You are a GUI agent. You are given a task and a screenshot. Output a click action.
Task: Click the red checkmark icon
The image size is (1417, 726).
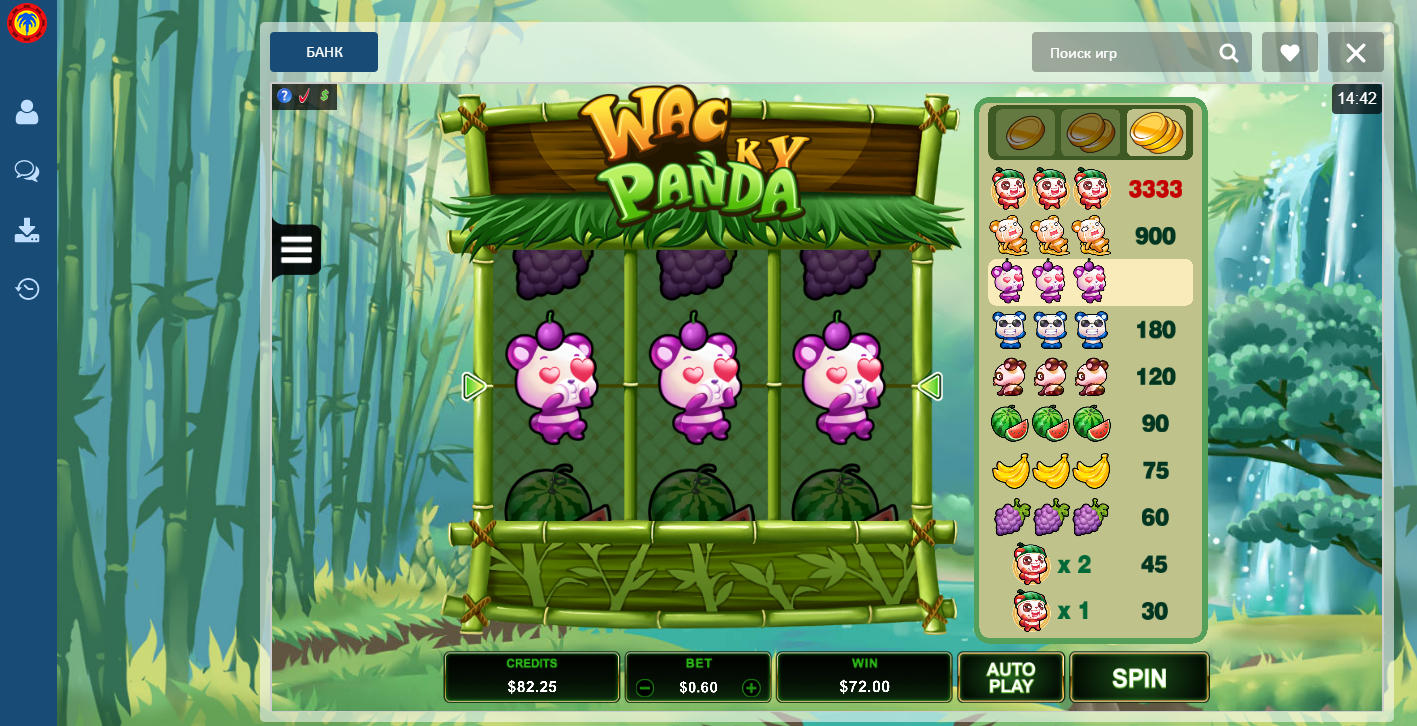(305, 96)
